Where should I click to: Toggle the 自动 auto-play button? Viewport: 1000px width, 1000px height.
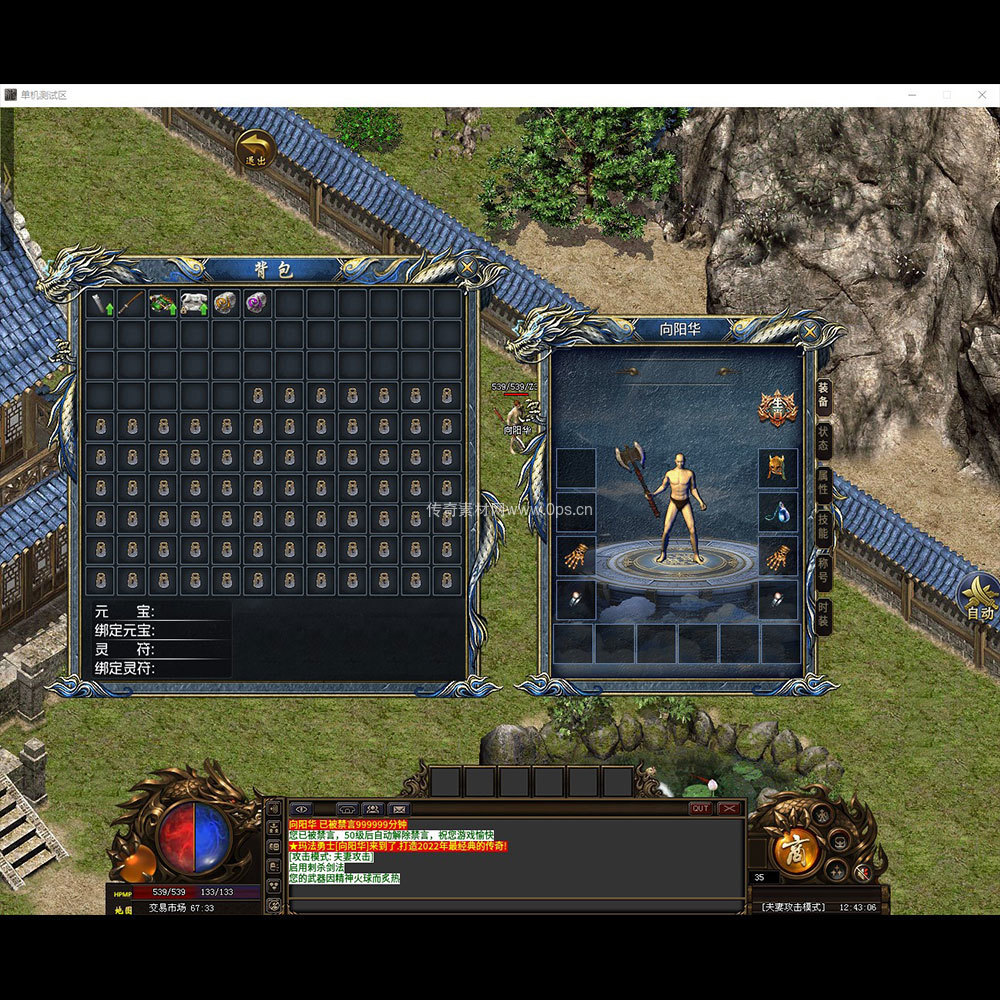tap(979, 599)
